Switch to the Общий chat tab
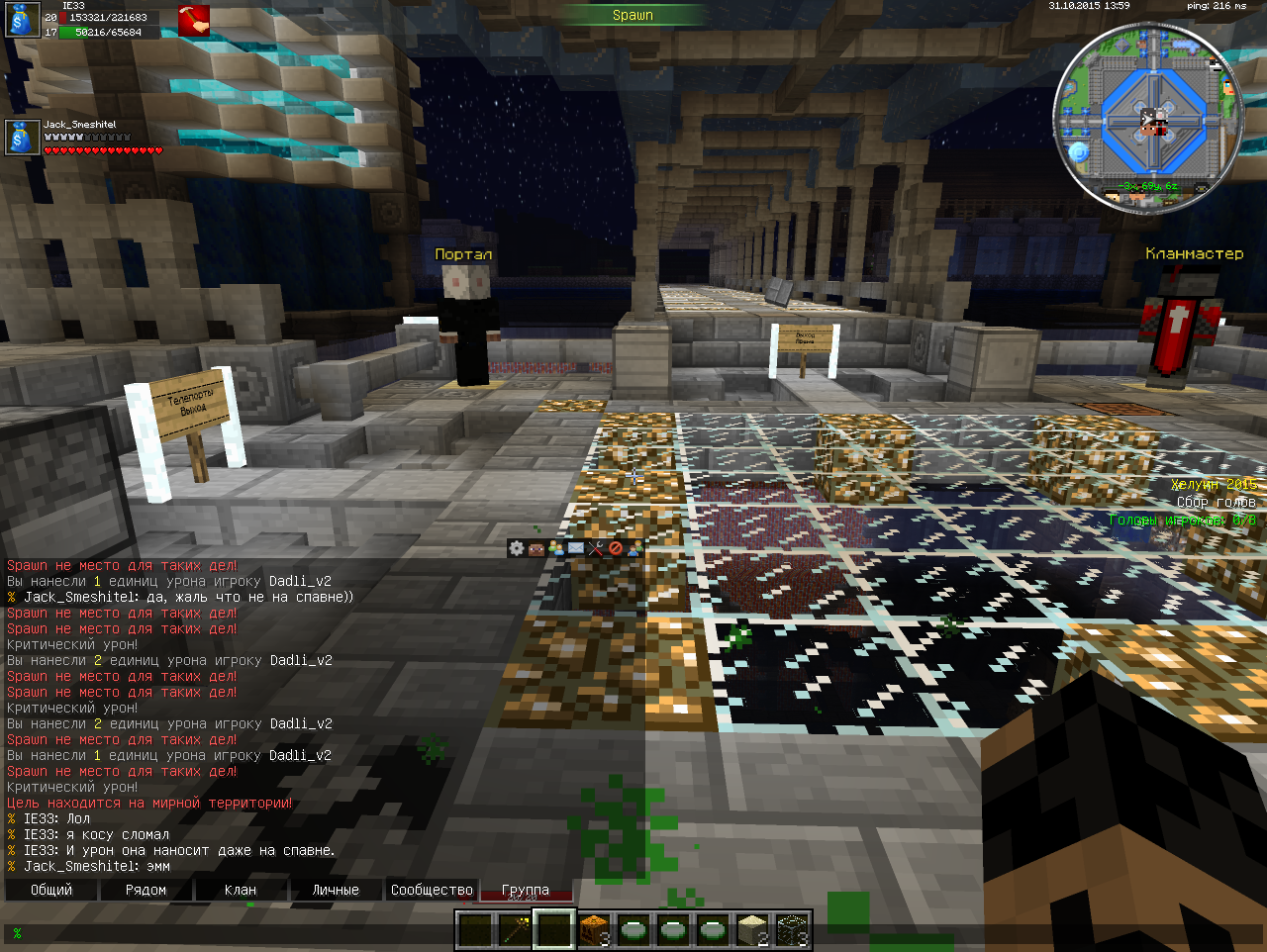Viewport: 1267px width, 952px height. click(51, 890)
